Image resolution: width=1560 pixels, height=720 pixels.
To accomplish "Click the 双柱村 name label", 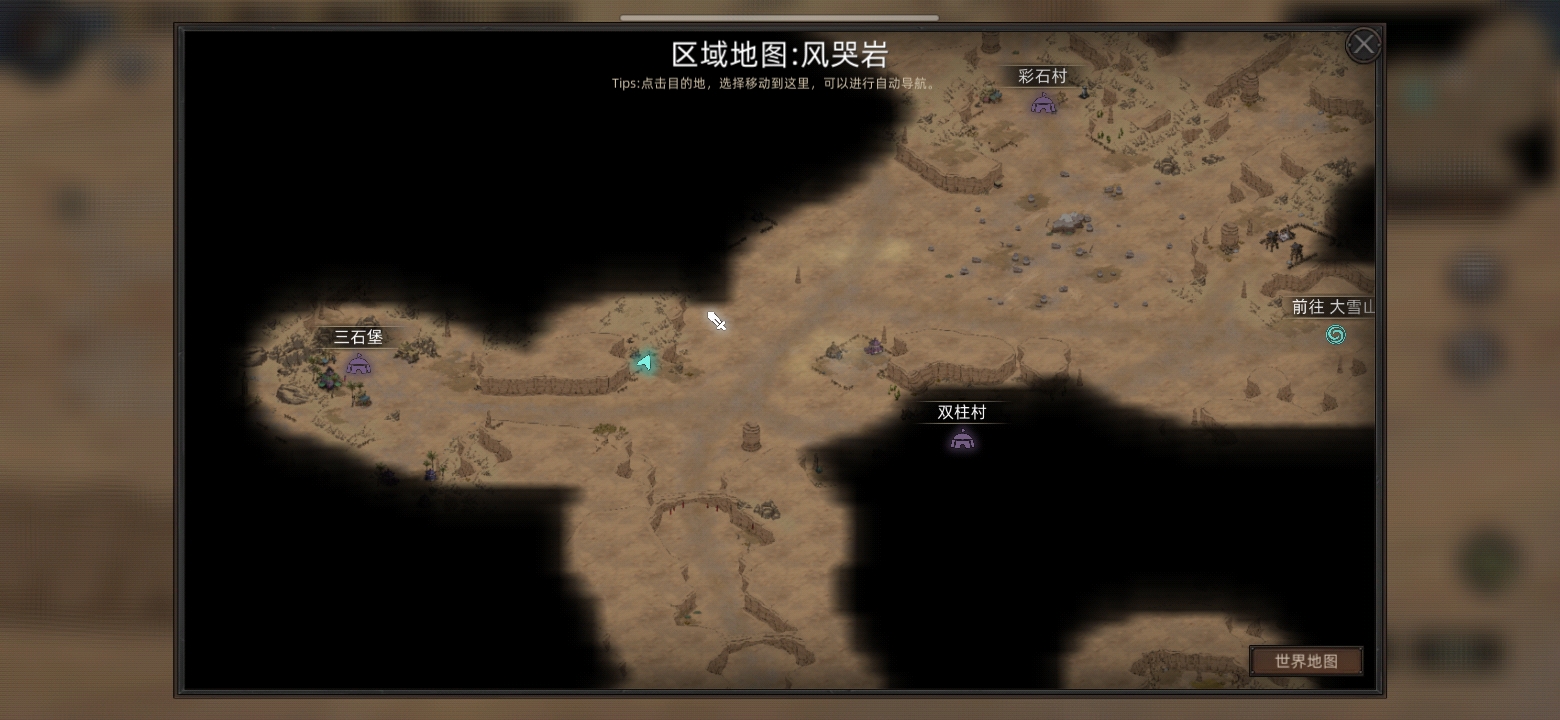I will point(960,412).
